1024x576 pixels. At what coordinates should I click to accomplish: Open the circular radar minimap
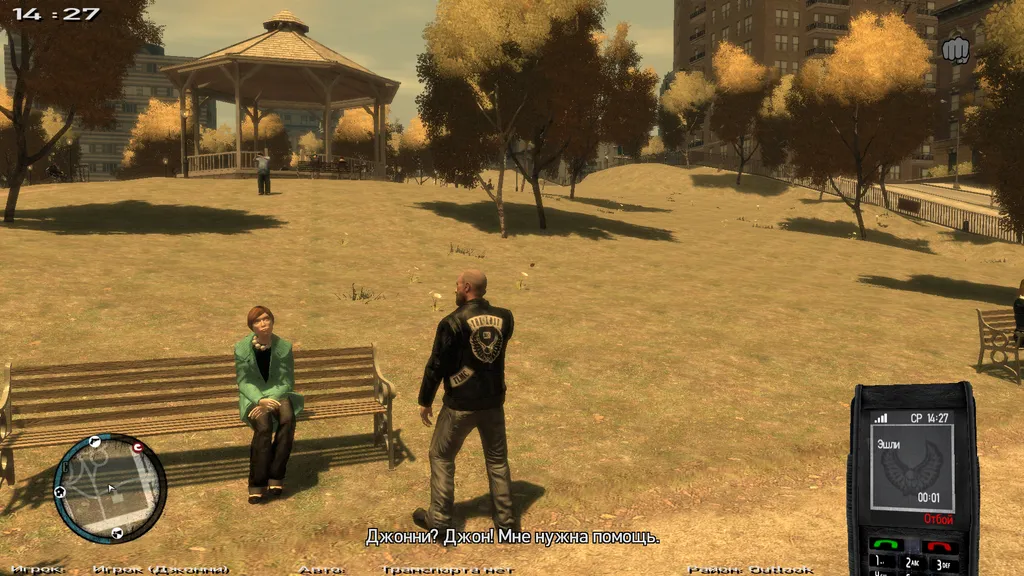click(x=109, y=488)
